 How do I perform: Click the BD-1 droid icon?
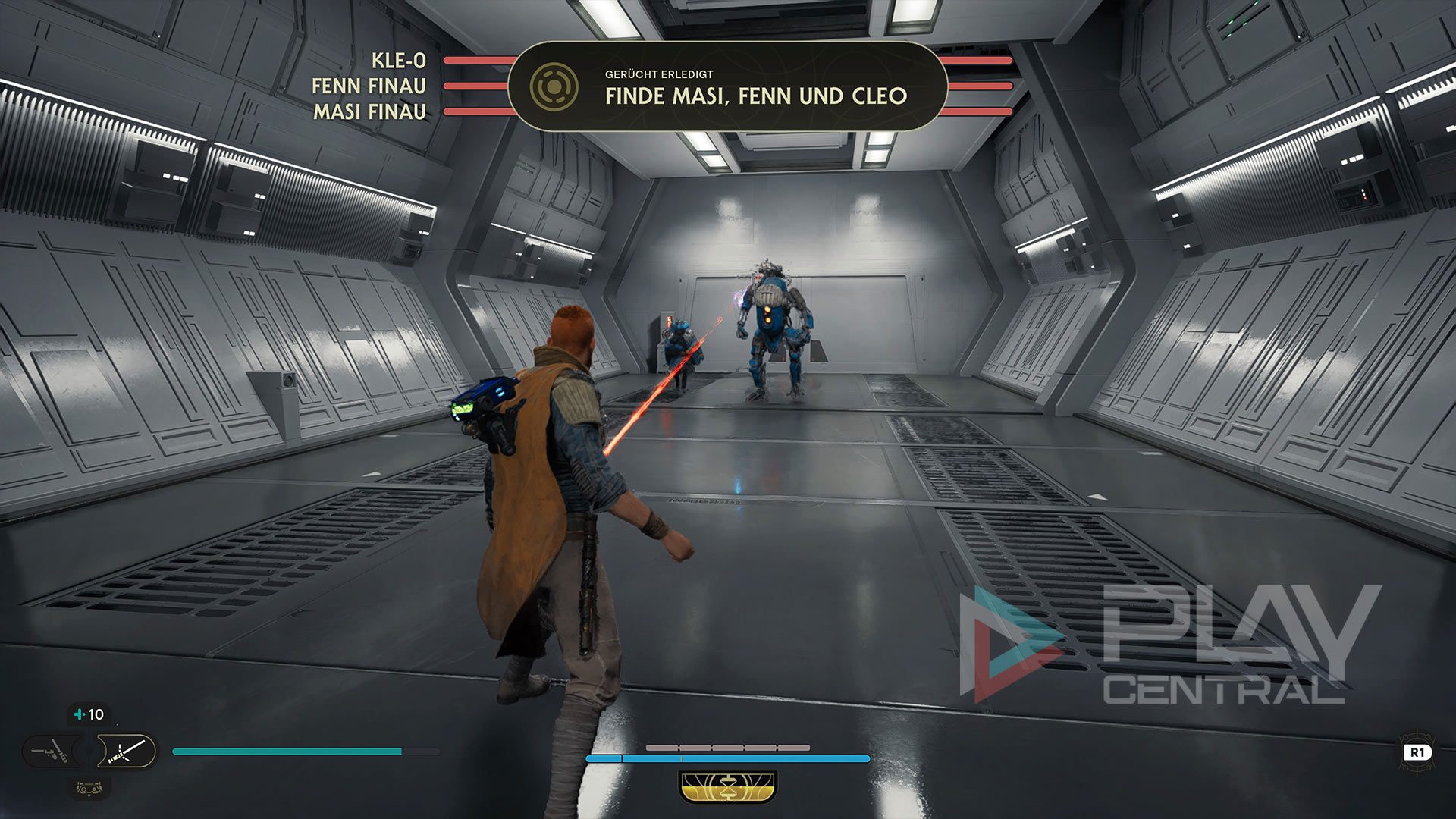[89, 788]
